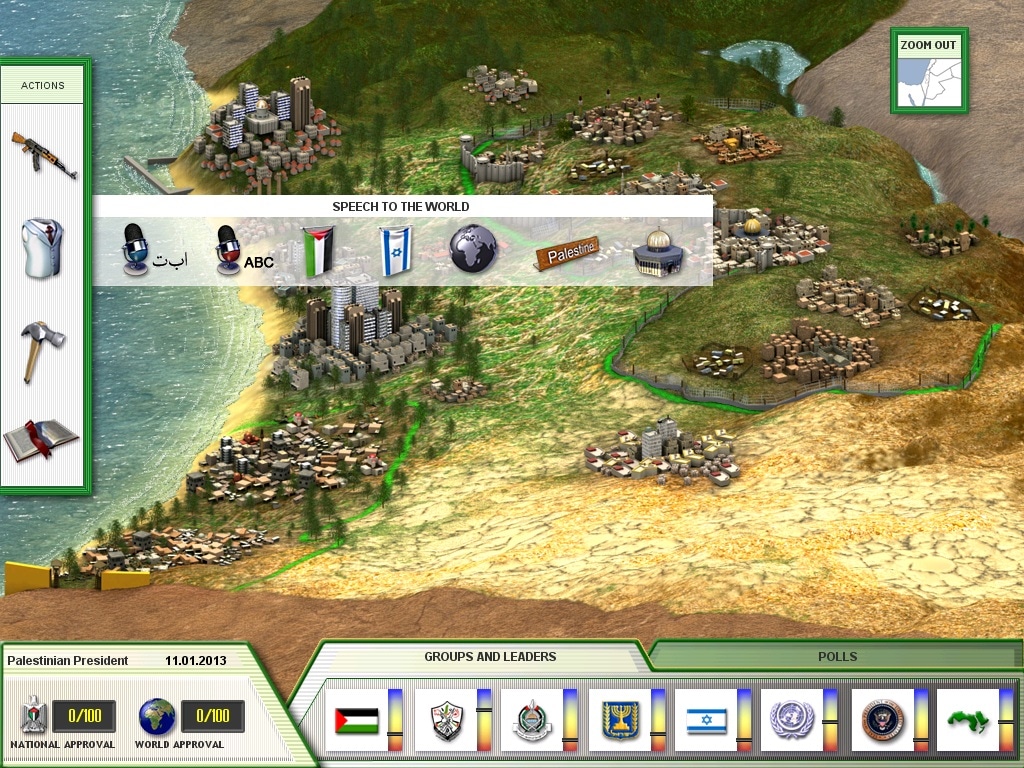Select the US presidential seal leader
The width and height of the screenshot is (1024, 768).
click(x=883, y=719)
